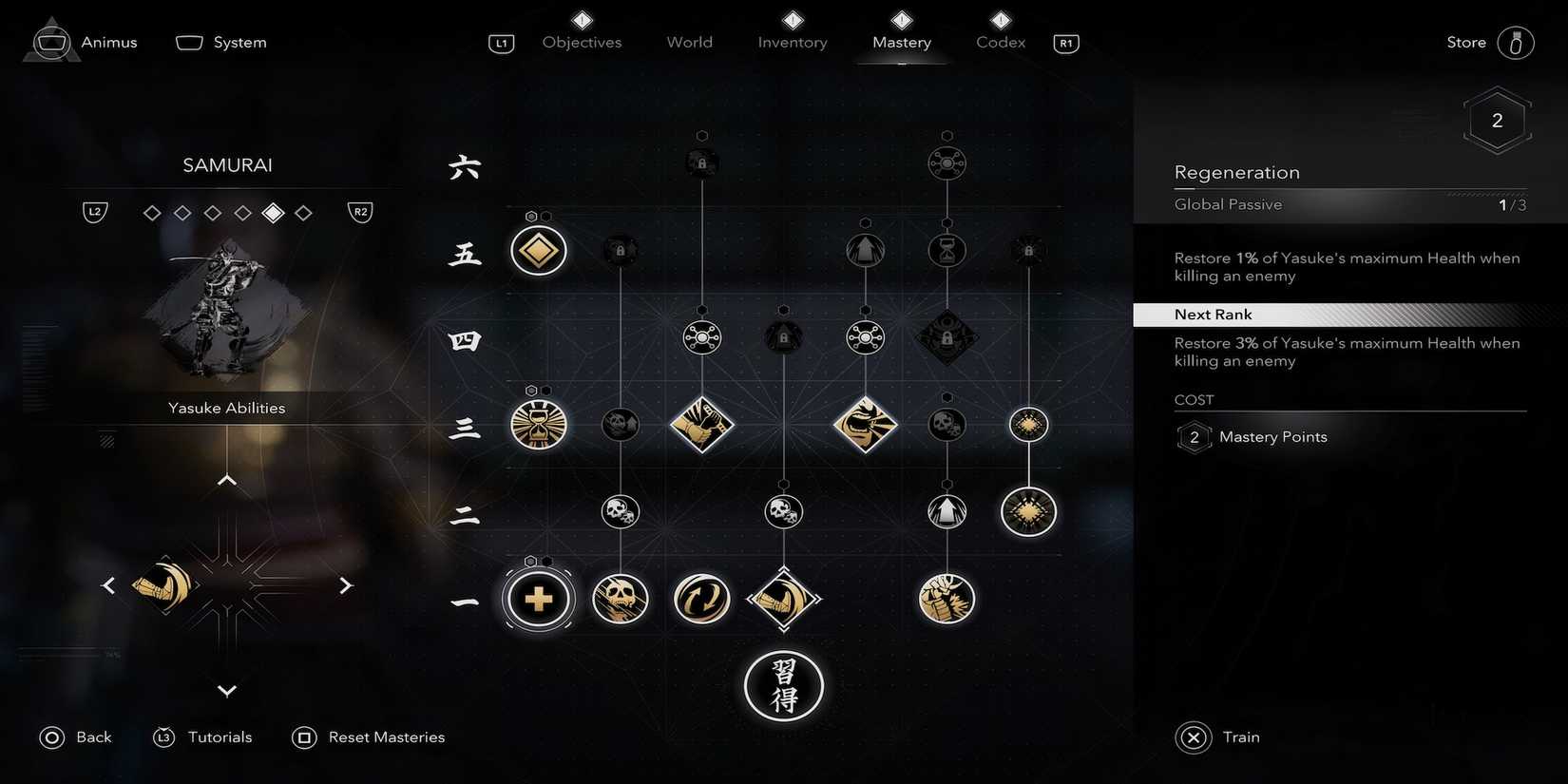Click the down chevron below Yasuke Abilities
The width and height of the screenshot is (1568, 784).
click(x=226, y=691)
